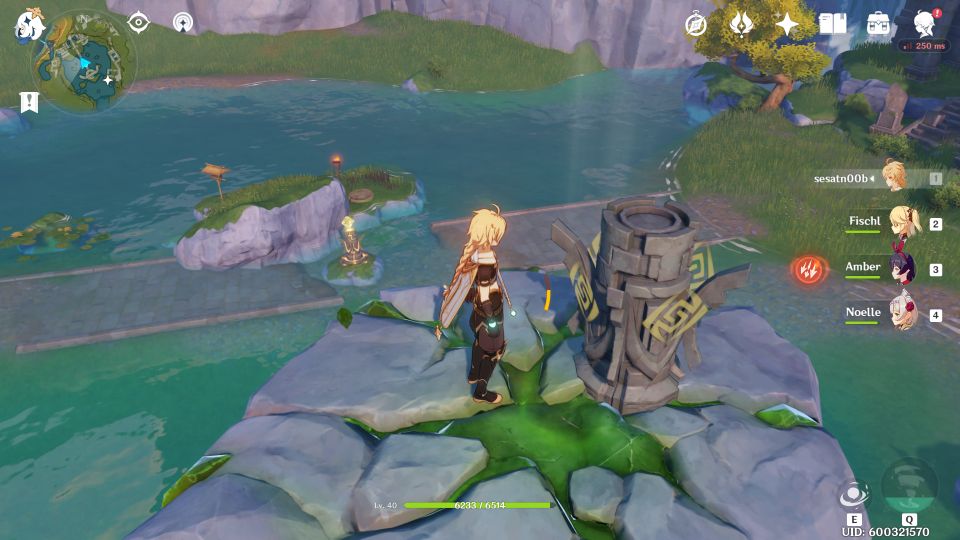Screen dimensions: 960x540
Task: Switch to party member Noelle
Action: point(904,314)
